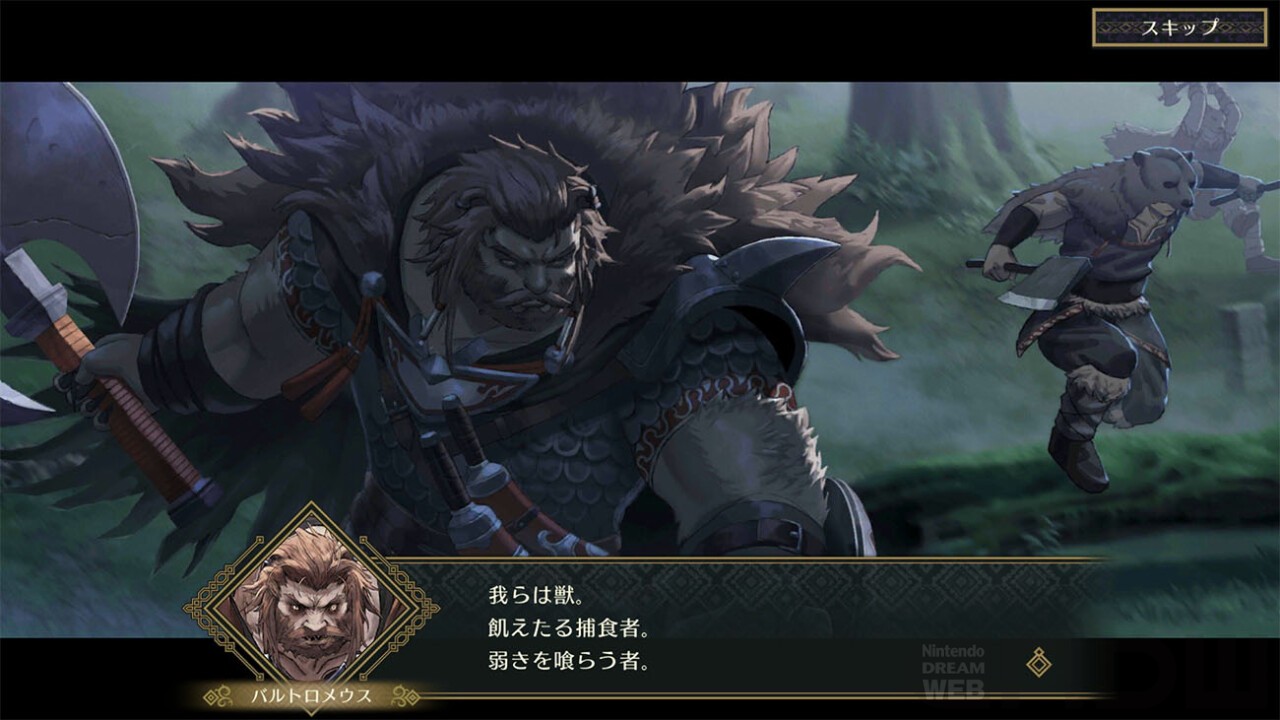
Task: Advance dialogue via the gold diamond indicator
Action: 1039,661
